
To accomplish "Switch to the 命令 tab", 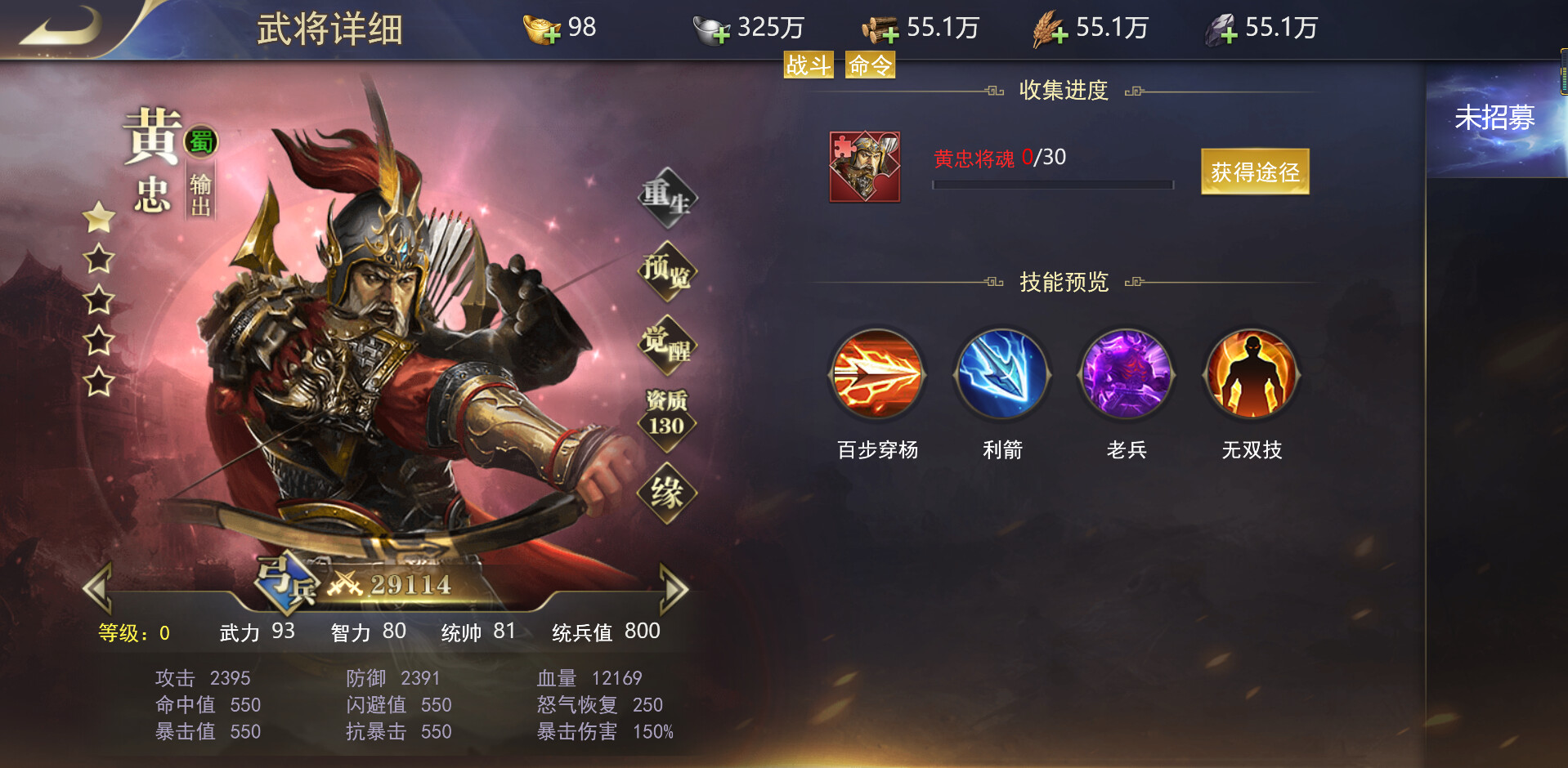I will [x=869, y=64].
